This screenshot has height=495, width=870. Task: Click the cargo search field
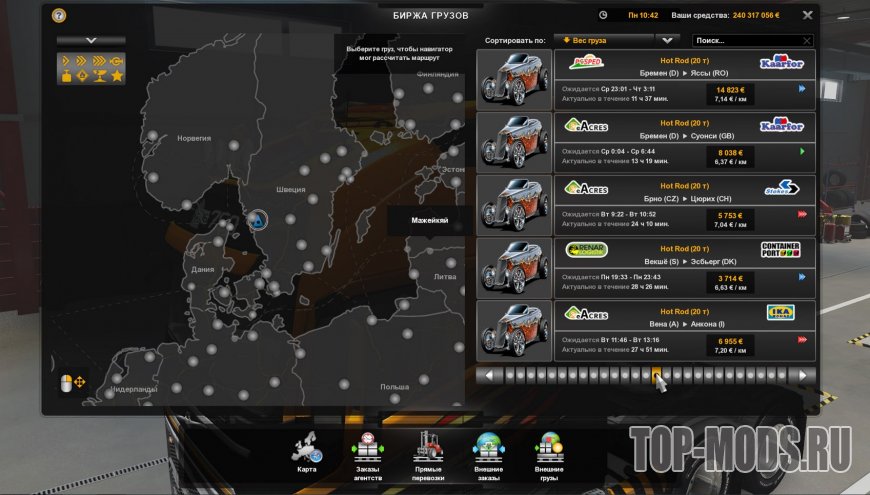(752, 41)
